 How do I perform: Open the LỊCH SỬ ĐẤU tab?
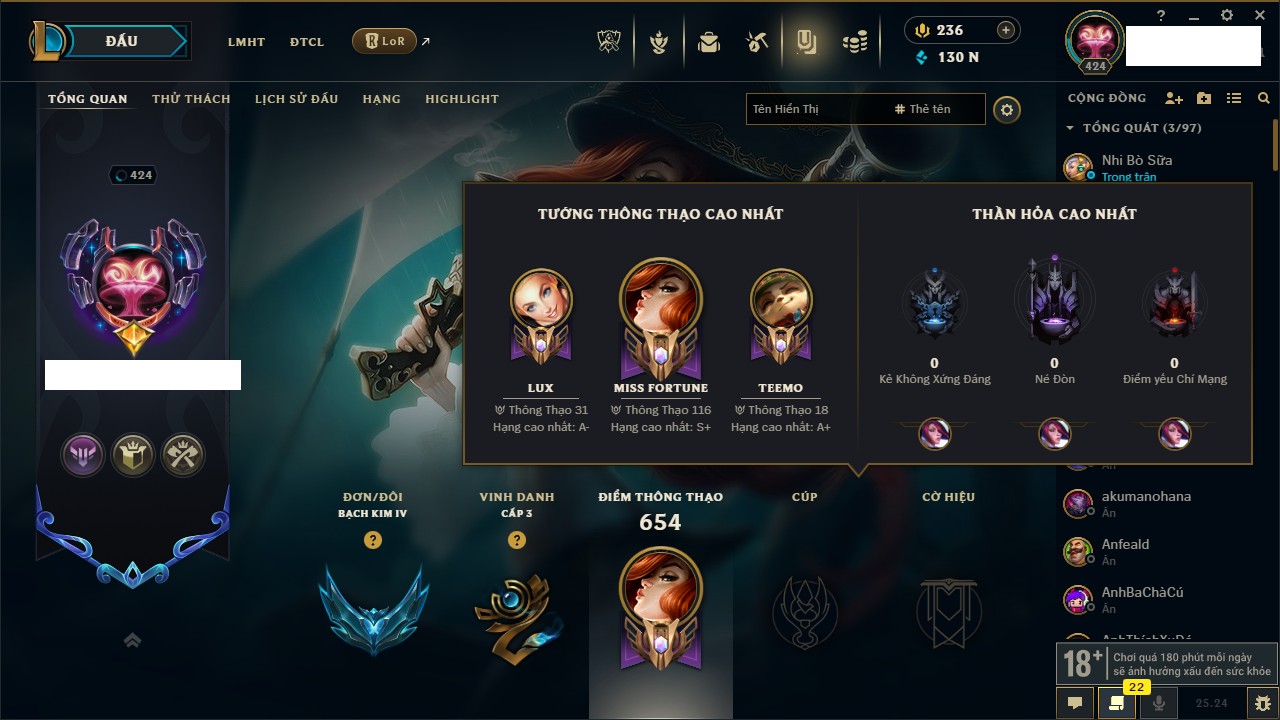coord(296,99)
